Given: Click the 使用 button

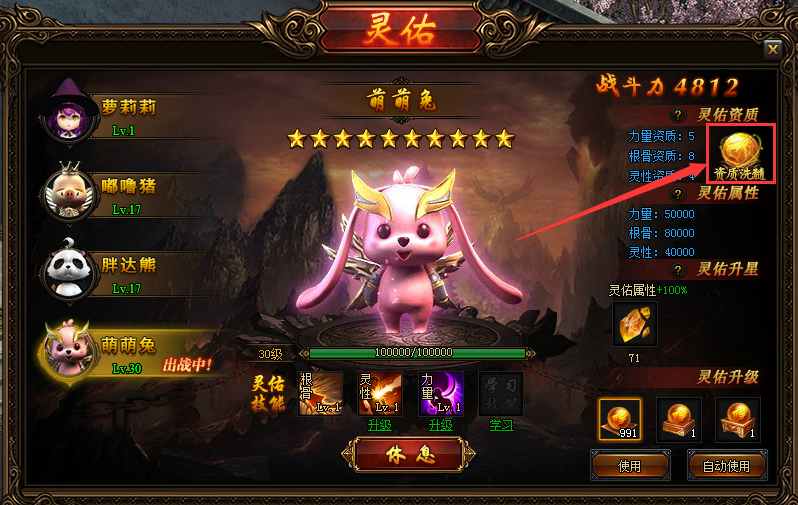Looking at the screenshot, I should pos(628,465).
